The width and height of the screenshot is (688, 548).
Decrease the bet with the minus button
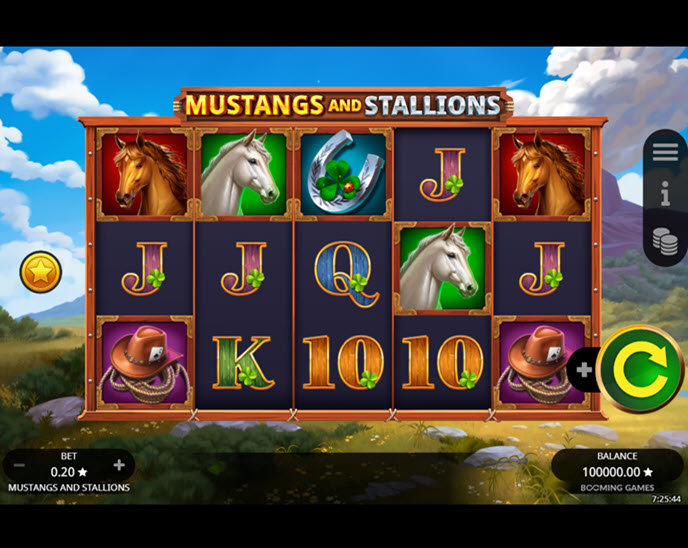click(19, 465)
